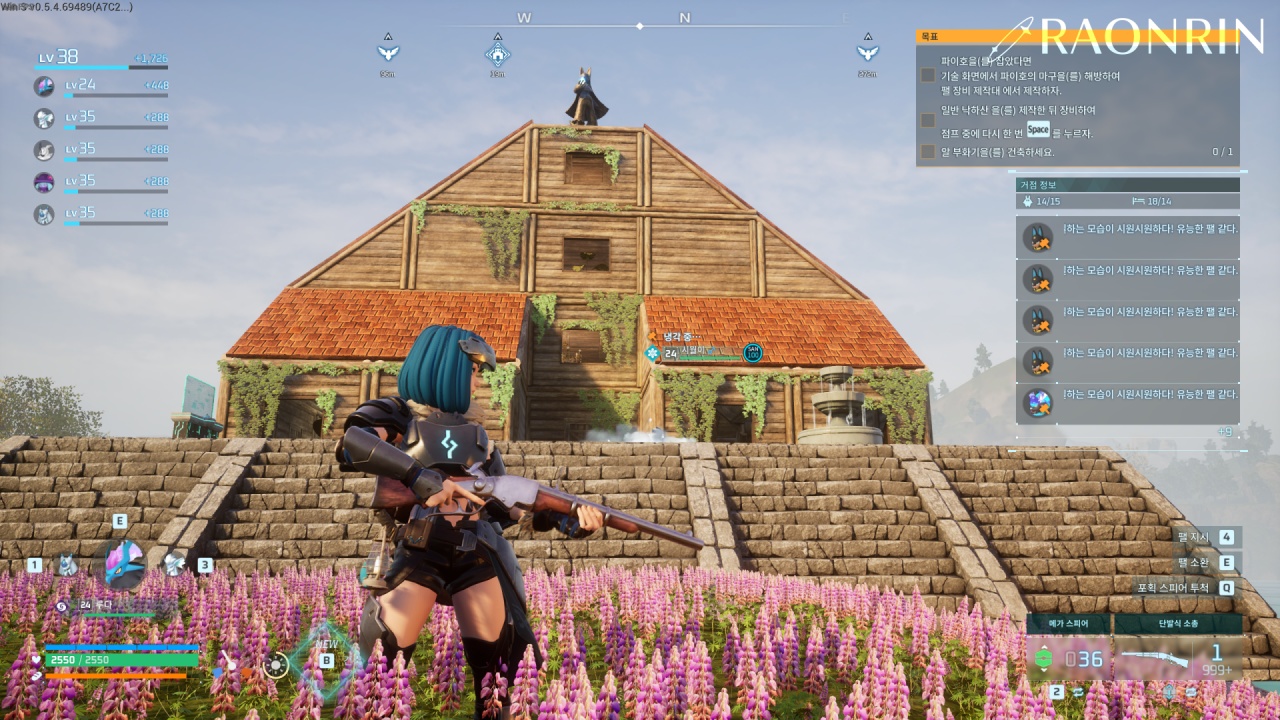This screenshot has width=1280, height=720.
Task: Select the active pal portrait in pal hotbar
Action: [x=124, y=563]
